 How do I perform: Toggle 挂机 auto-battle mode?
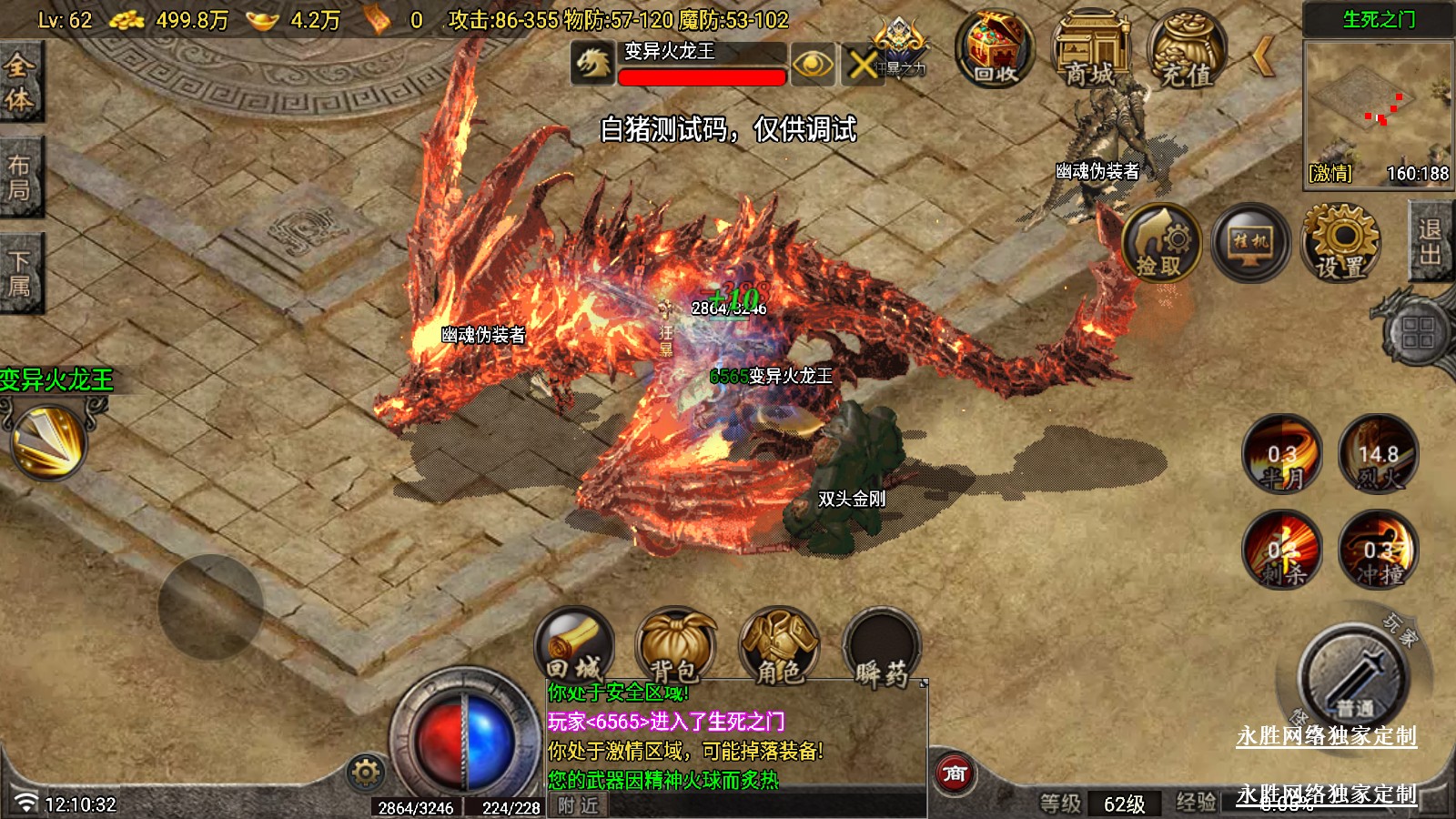(1251, 242)
